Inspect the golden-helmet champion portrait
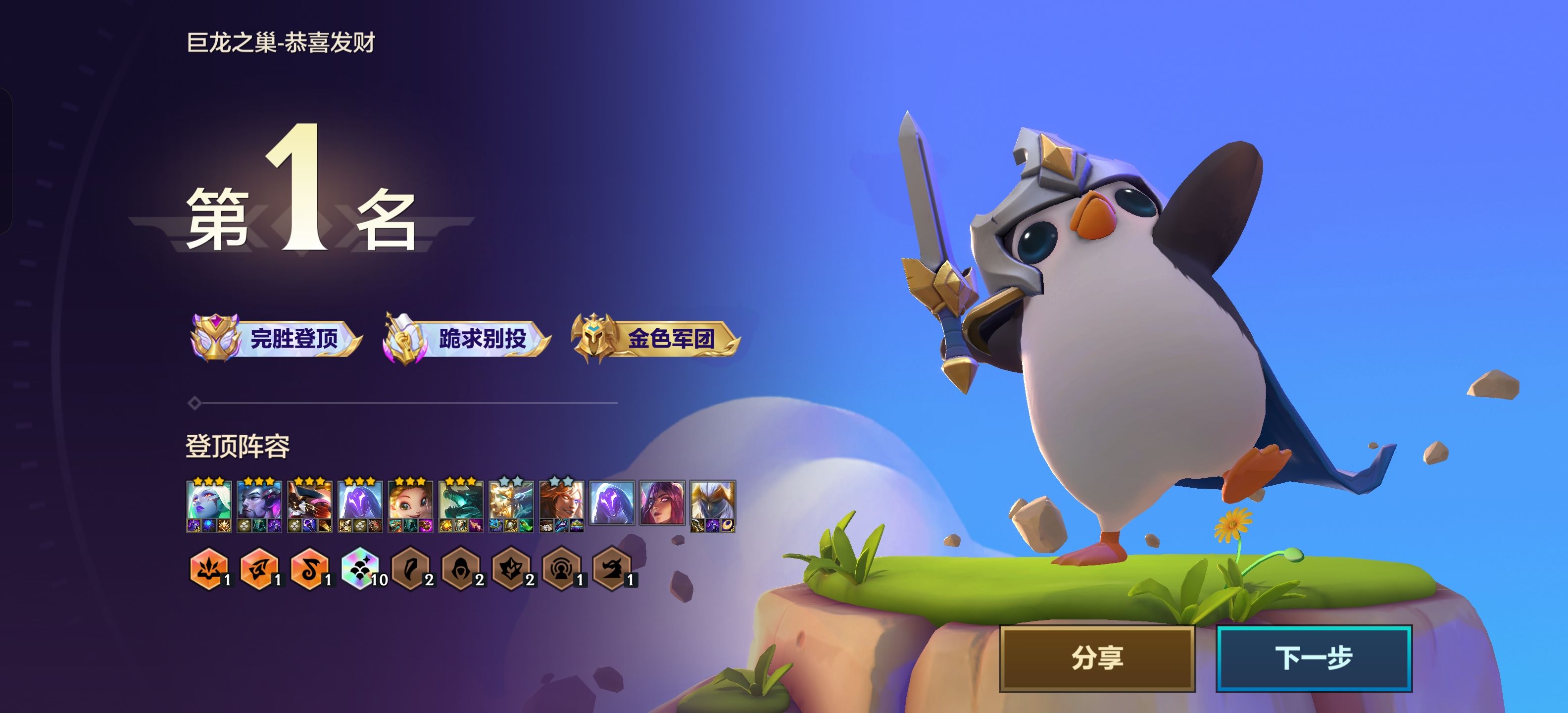1568x713 pixels. pos(712,503)
